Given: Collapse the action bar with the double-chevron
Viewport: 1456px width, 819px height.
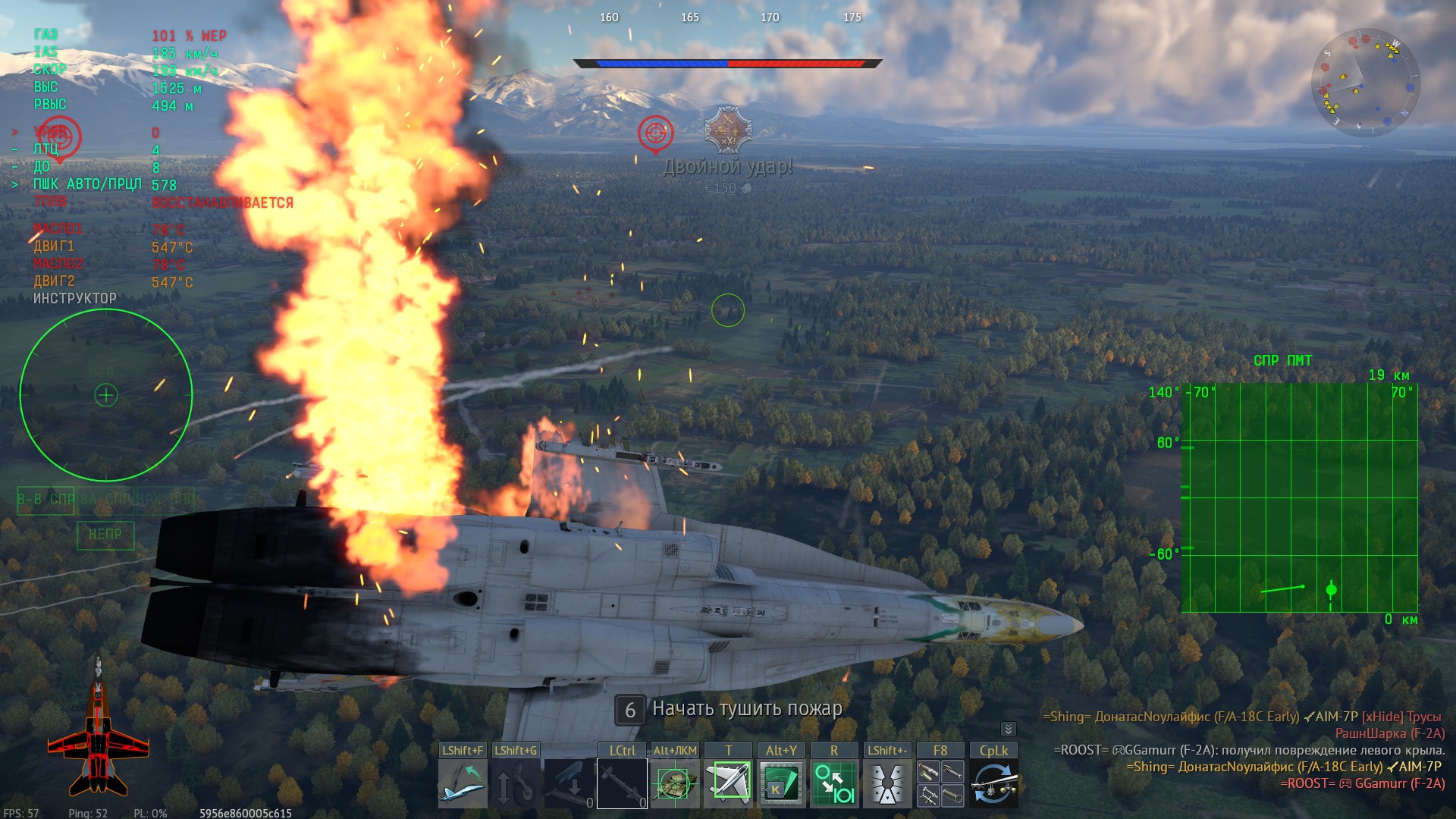Looking at the screenshot, I should [x=1008, y=729].
